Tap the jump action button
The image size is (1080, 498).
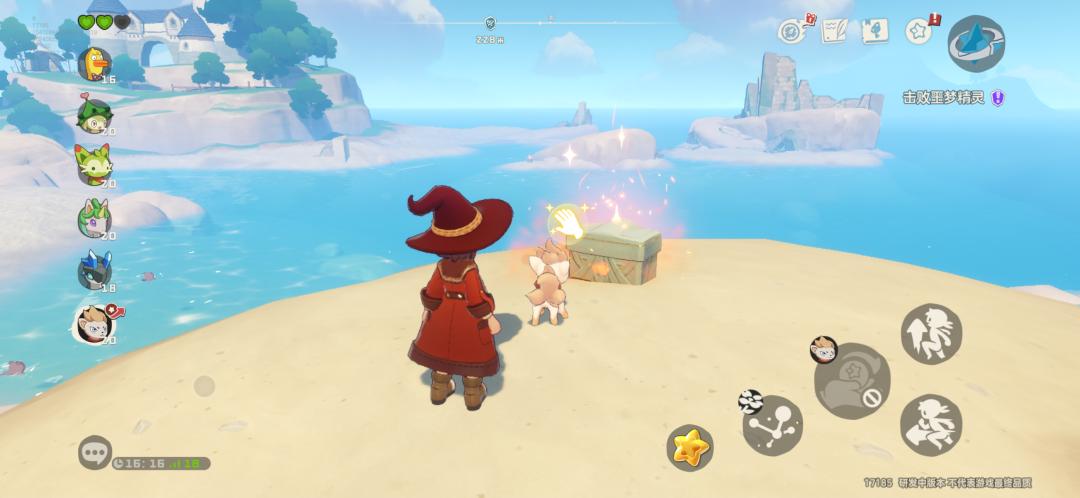click(931, 333)
